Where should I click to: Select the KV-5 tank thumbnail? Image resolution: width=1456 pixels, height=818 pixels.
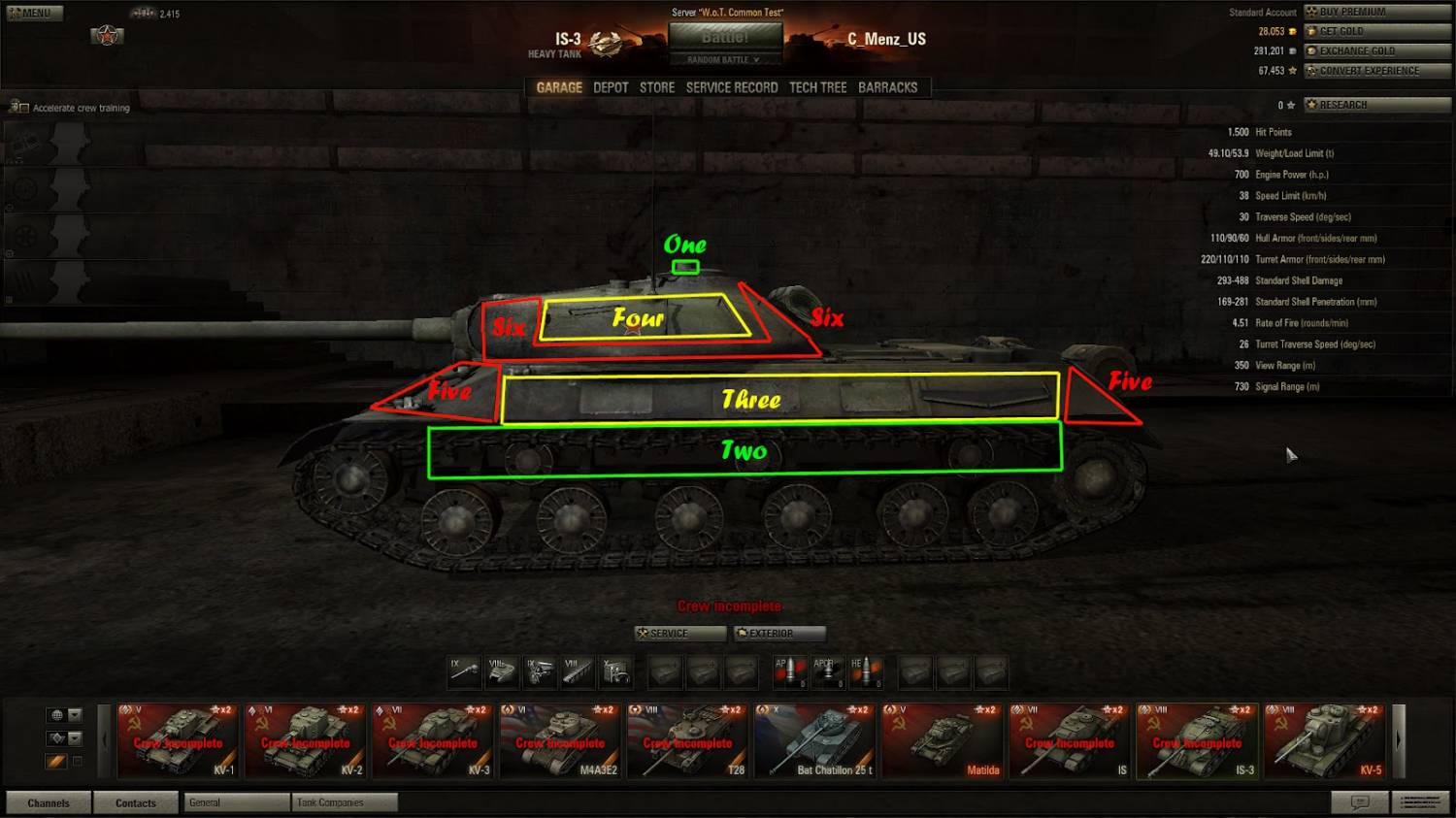1325,742
